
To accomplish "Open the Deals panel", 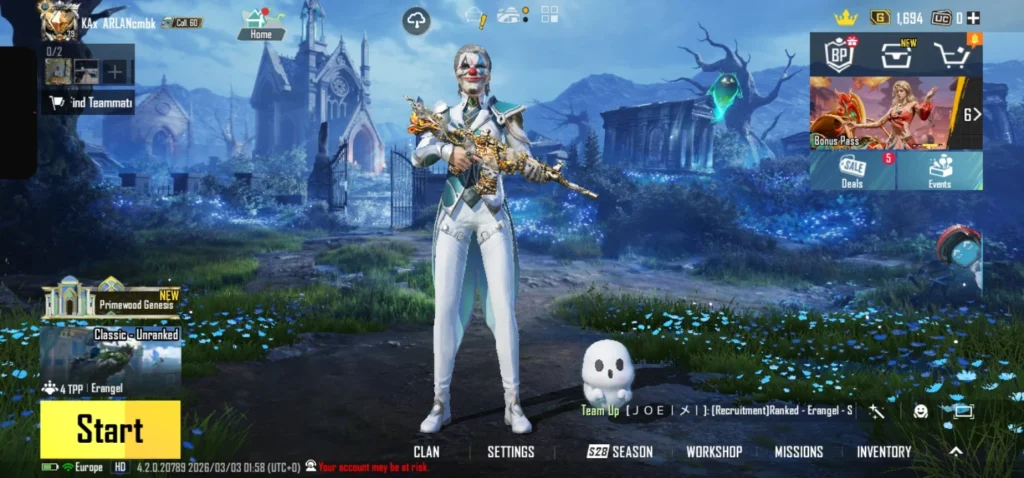I will click(x=853, y=170).
